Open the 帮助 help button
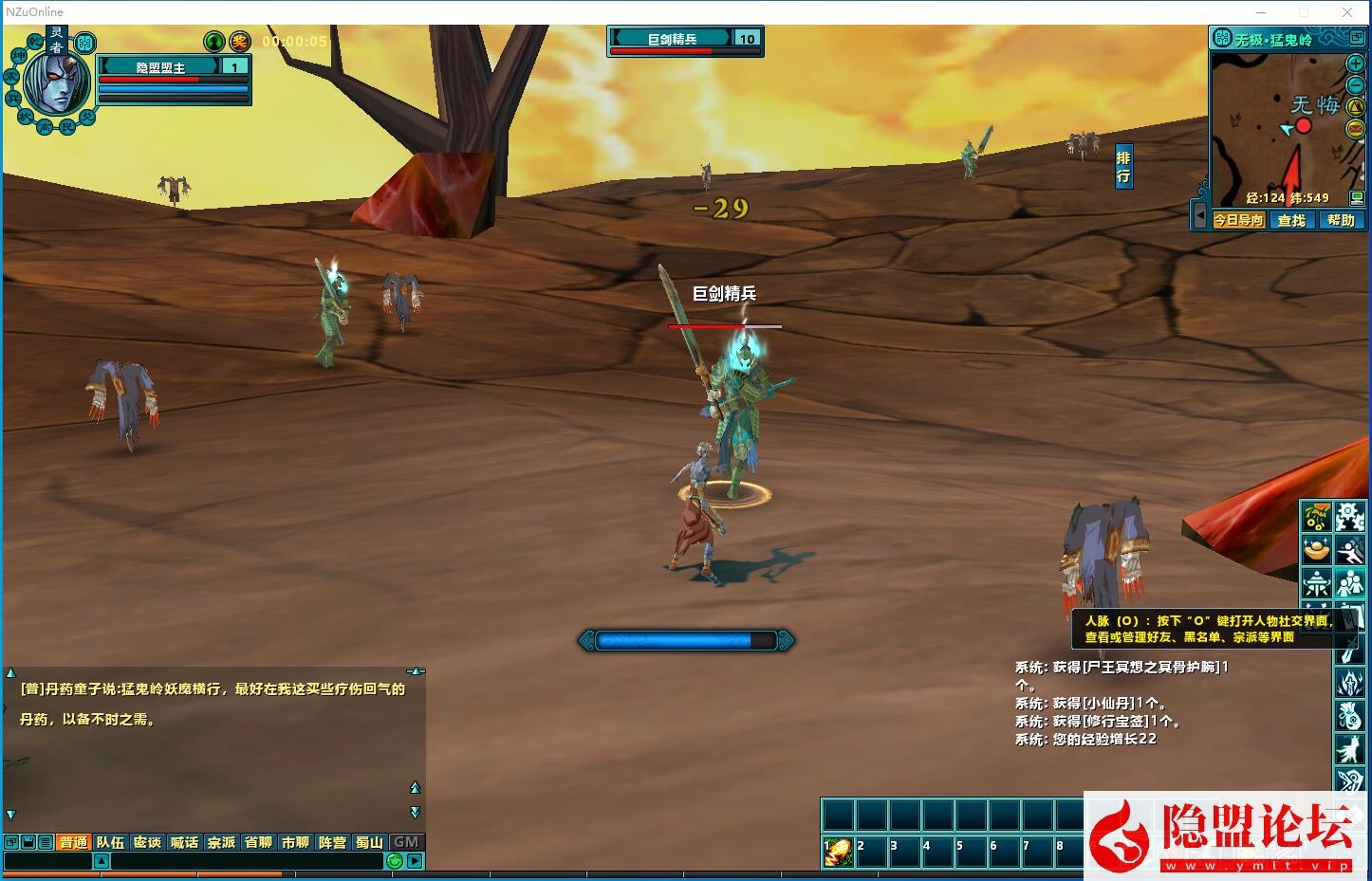1372x881 pixels. pos(1341,220)
